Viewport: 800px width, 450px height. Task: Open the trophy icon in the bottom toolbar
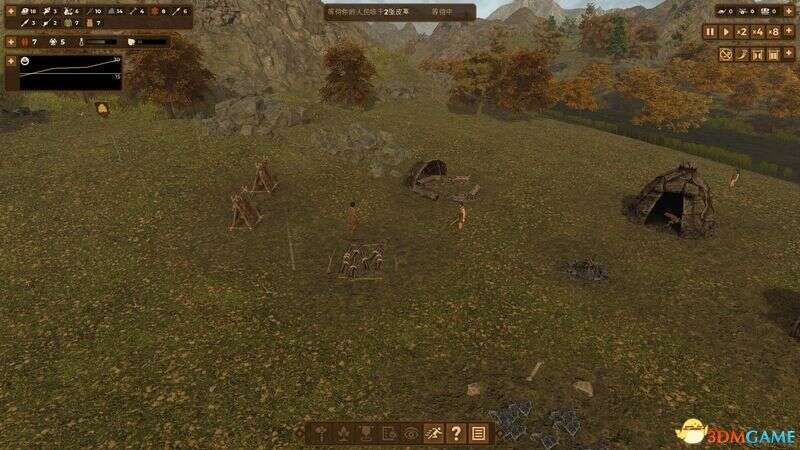click(x=366, y=433)
